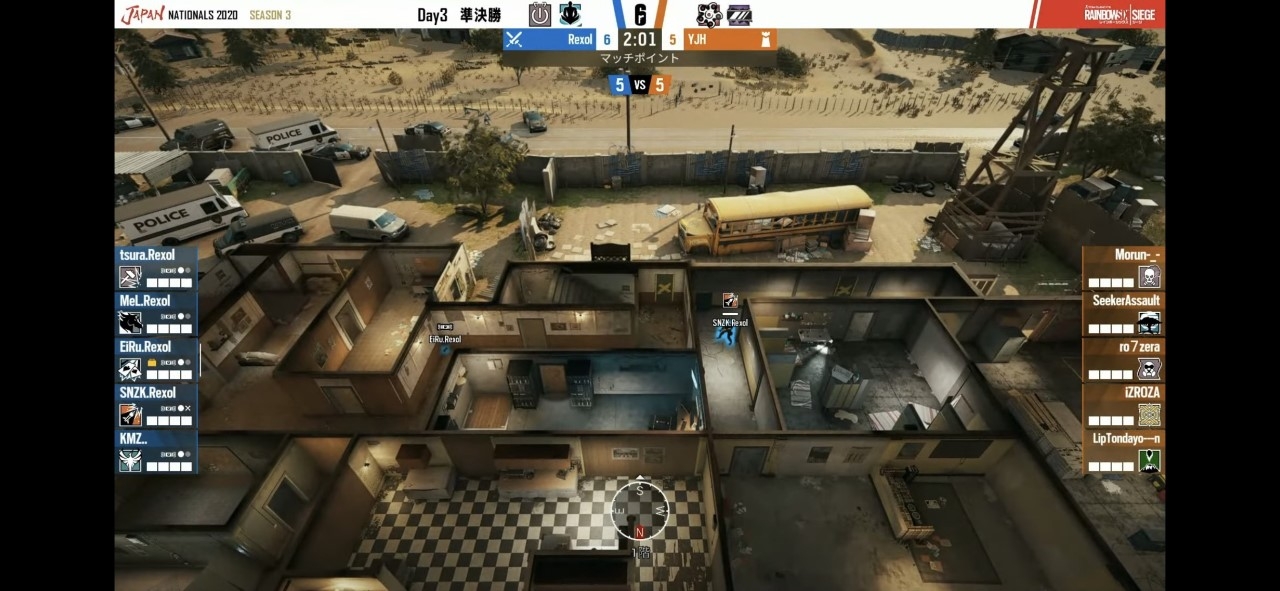This screenshot has height=591, width=1280.
Task: Click the Rexol team banner with crossed swords
Action: 549,40
